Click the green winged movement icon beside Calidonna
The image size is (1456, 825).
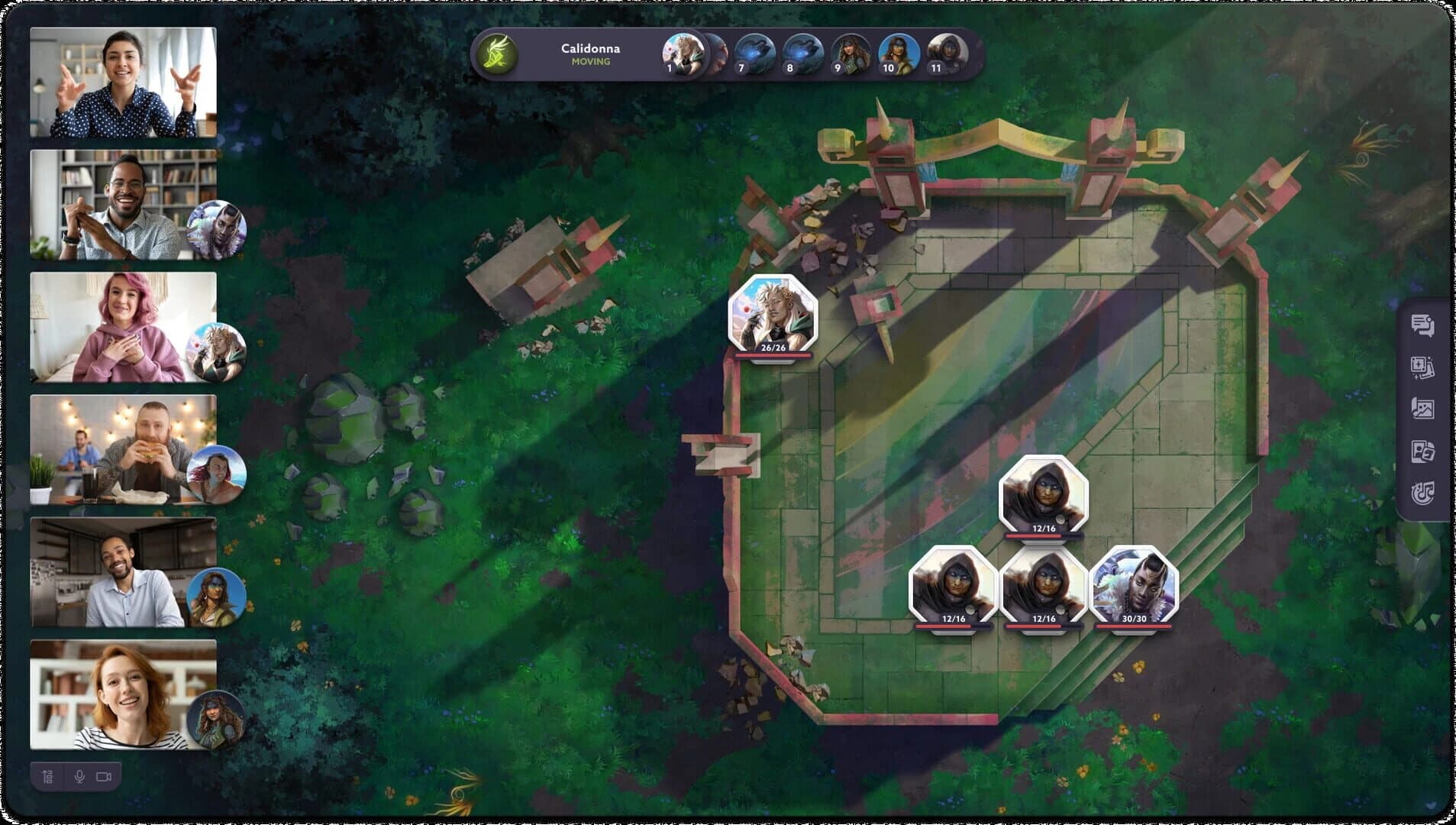496,53
